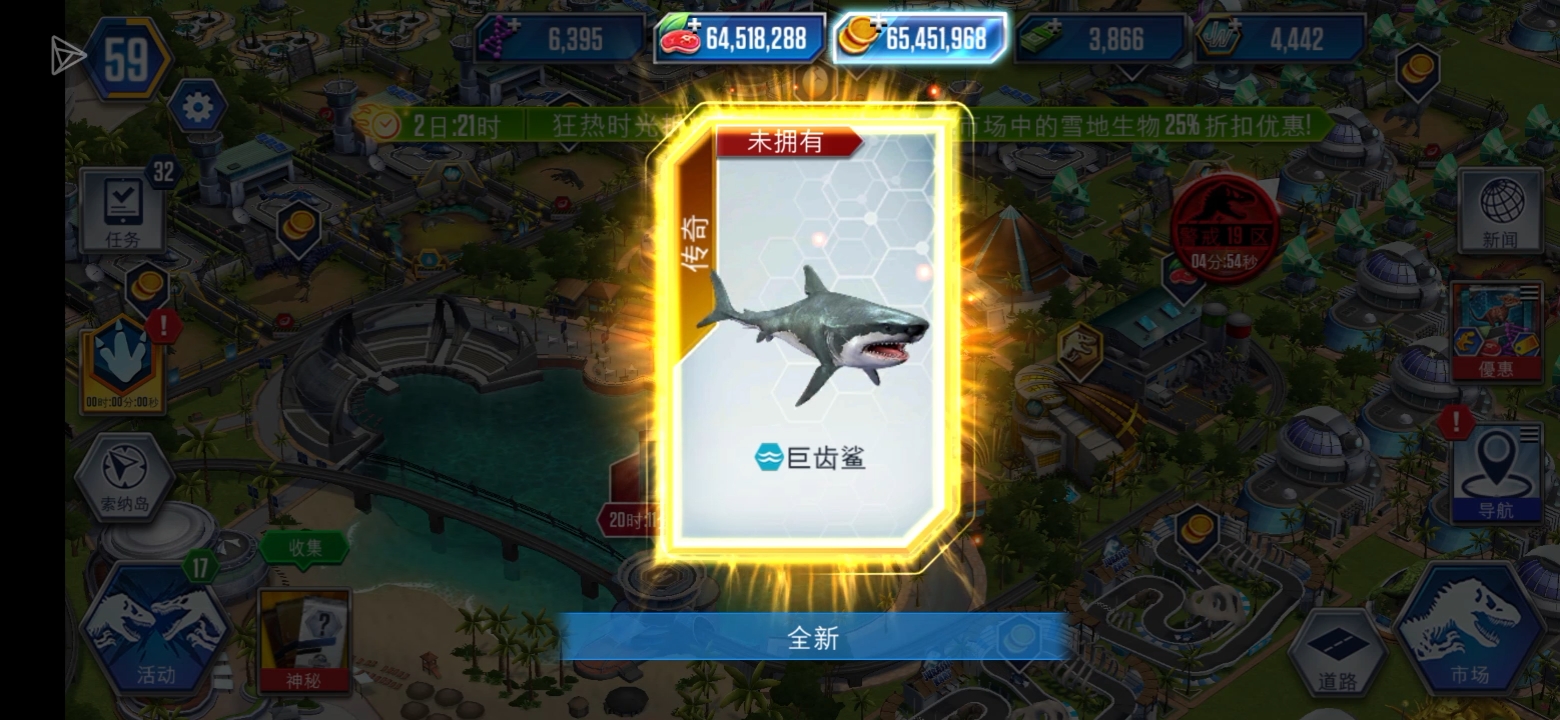Open the 导航 navigation tool
The image size is (1560, 720).
pos(1494,465)
